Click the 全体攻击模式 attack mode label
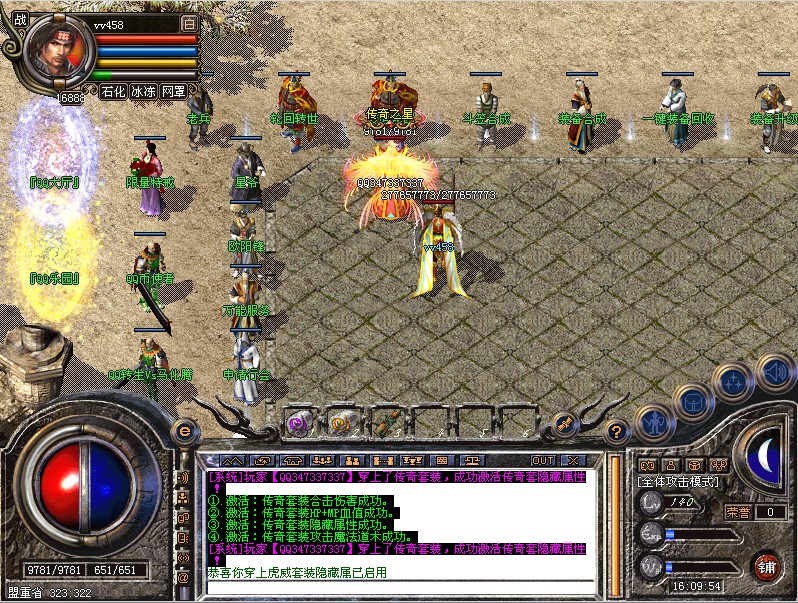Image resolution: width=798 pixels, height=603 pixels. (x=675, y=481)
